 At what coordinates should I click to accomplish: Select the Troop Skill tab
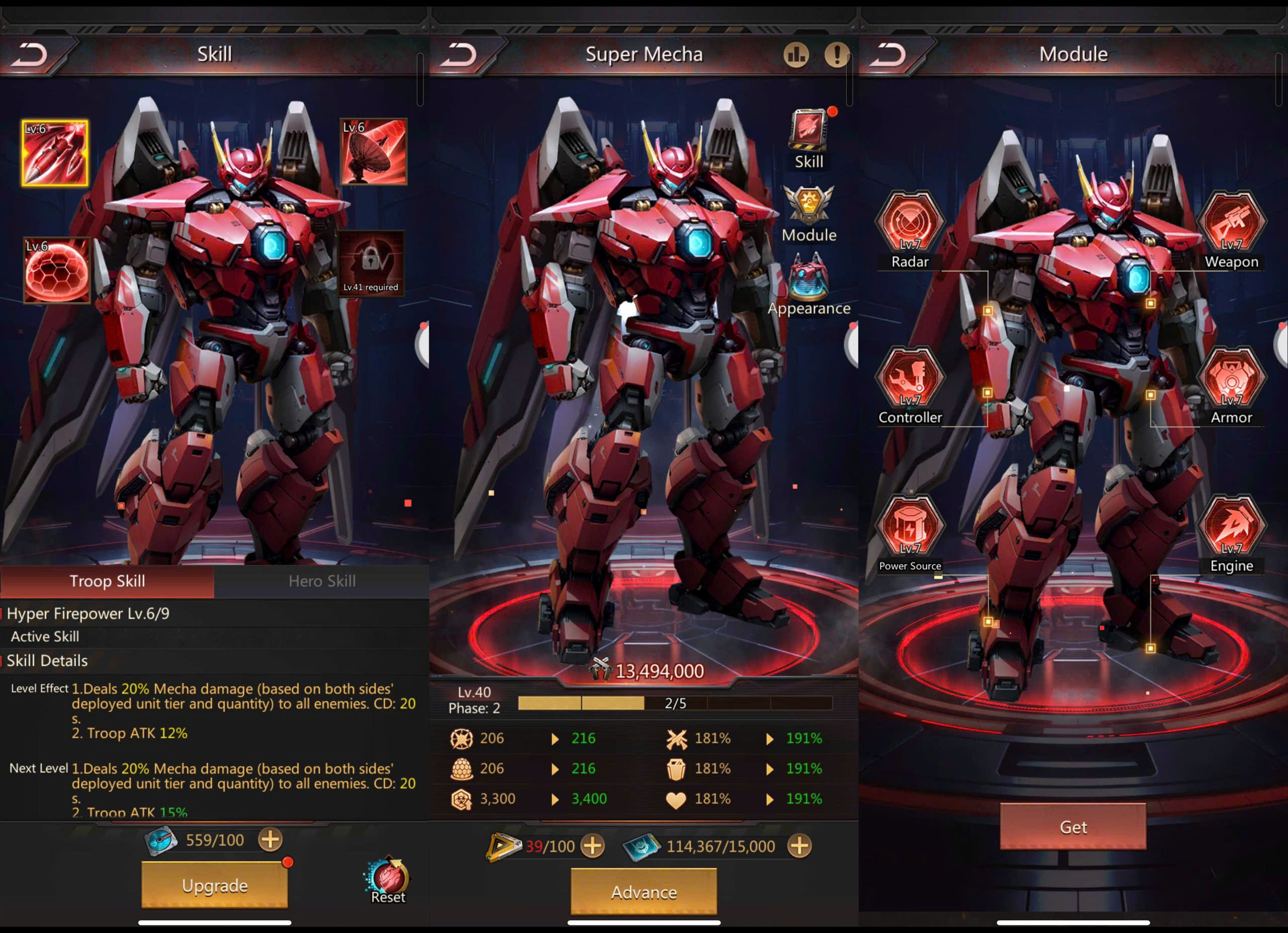[x=107, y=581]
